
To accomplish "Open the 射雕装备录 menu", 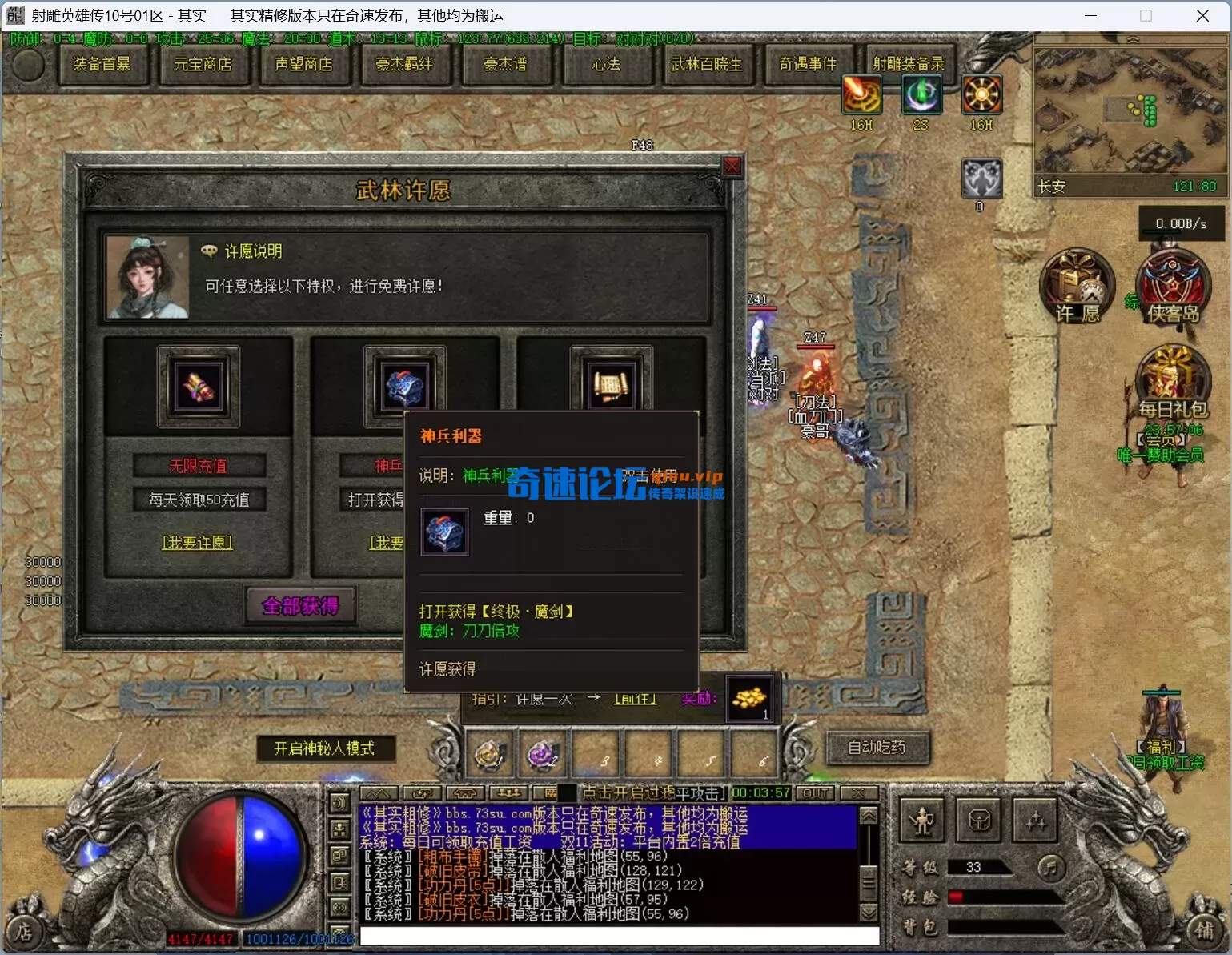I will click(x=909, y=64).
